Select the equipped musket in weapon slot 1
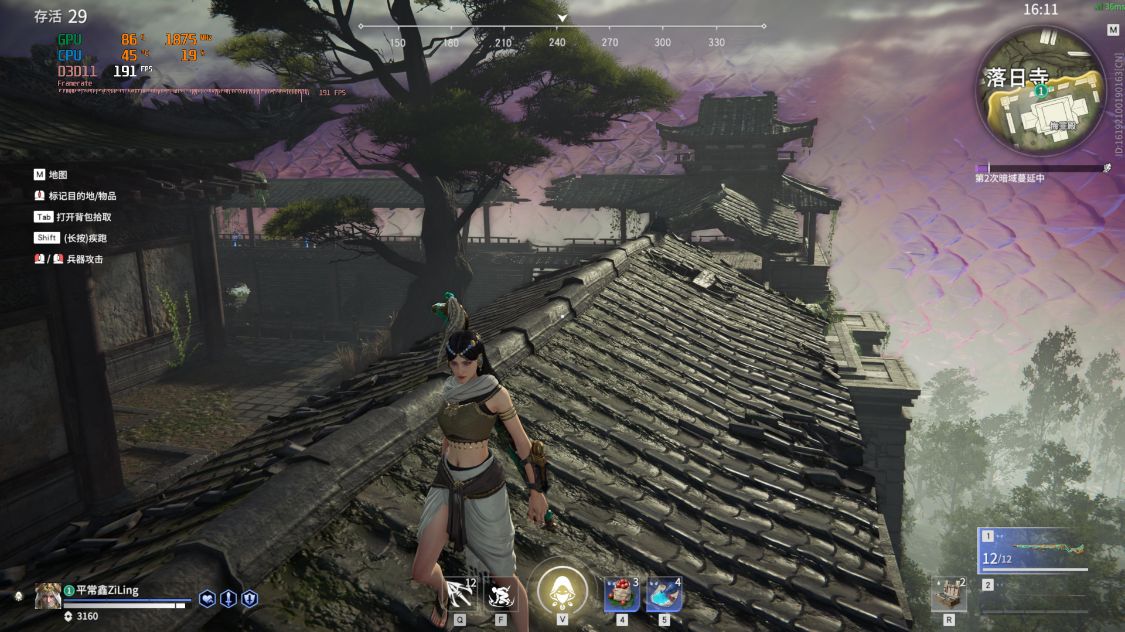 point(1033,550)
